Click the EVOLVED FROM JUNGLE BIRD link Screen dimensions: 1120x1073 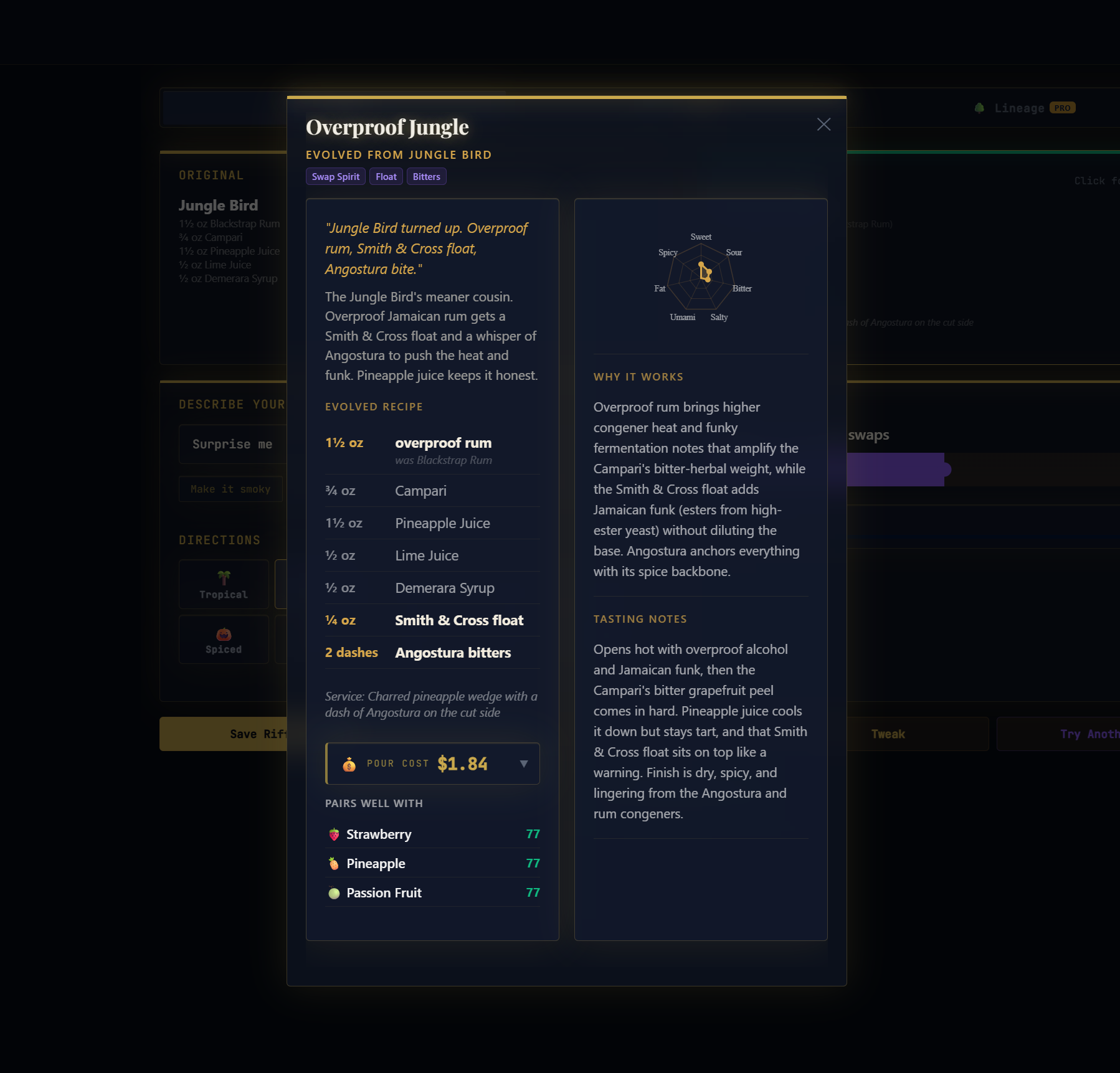click(x=399, y=154)
